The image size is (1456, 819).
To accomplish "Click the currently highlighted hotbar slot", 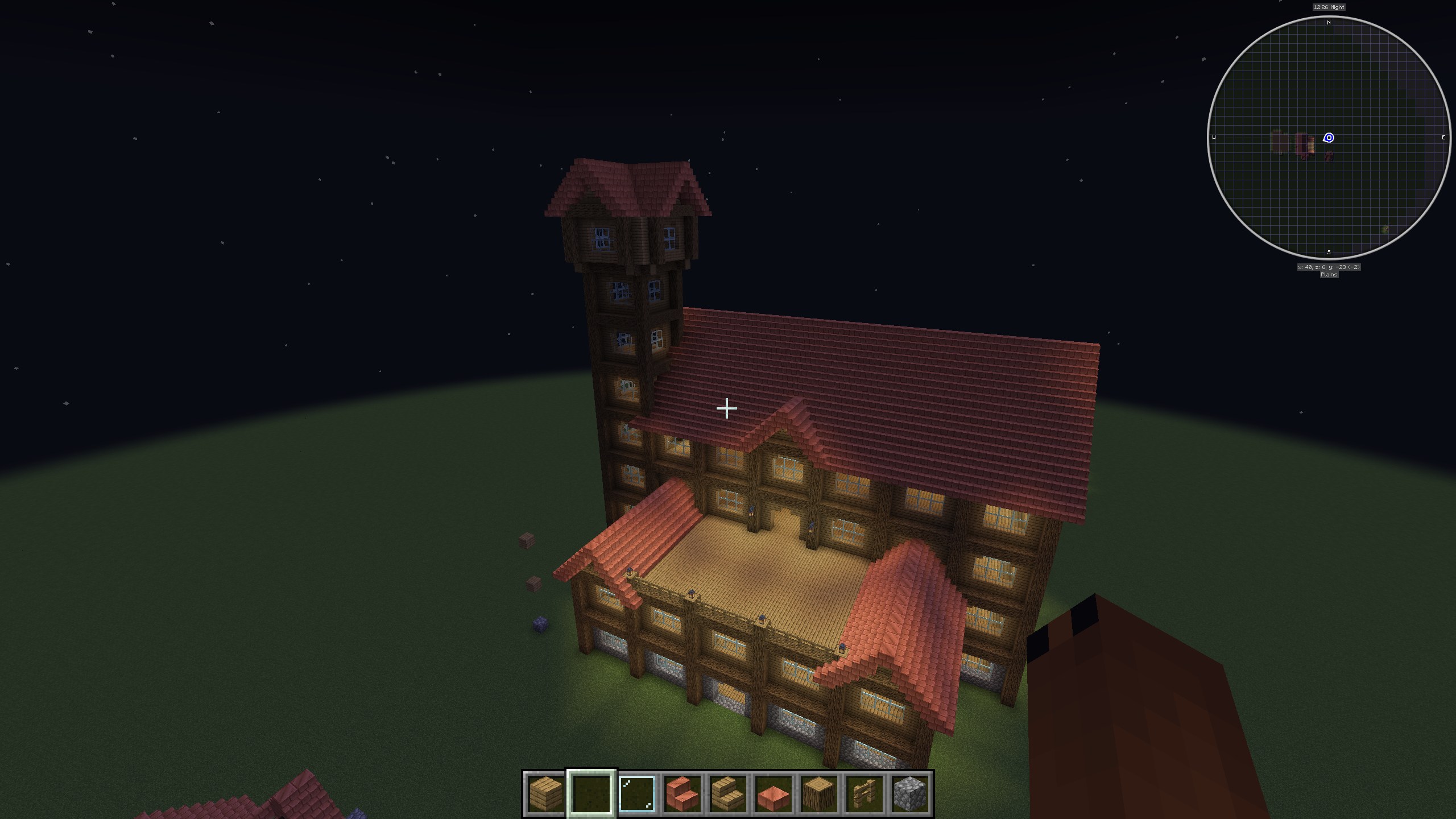I will tap(591, 793).
